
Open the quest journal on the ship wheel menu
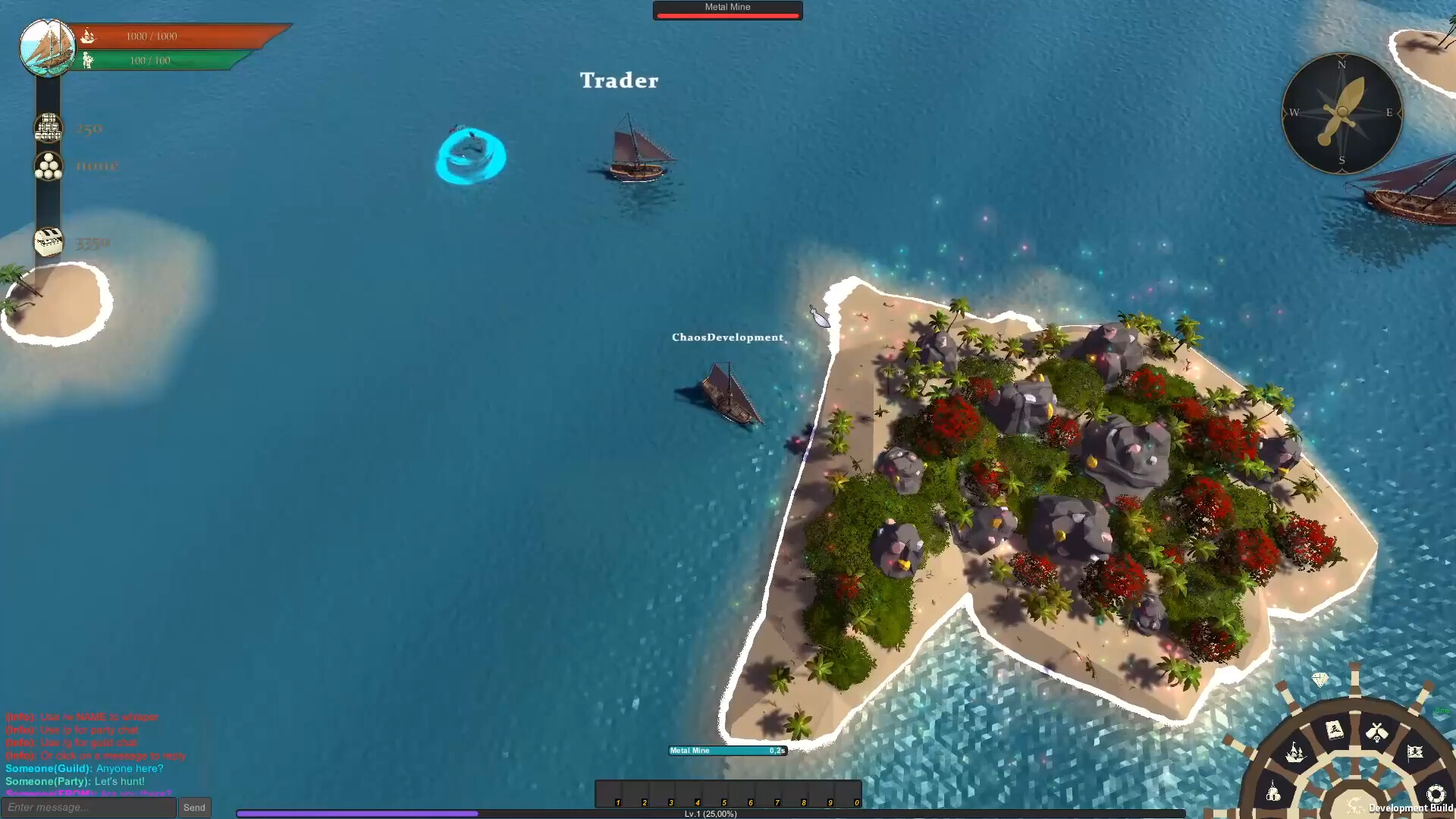(x=1335, y=729)
